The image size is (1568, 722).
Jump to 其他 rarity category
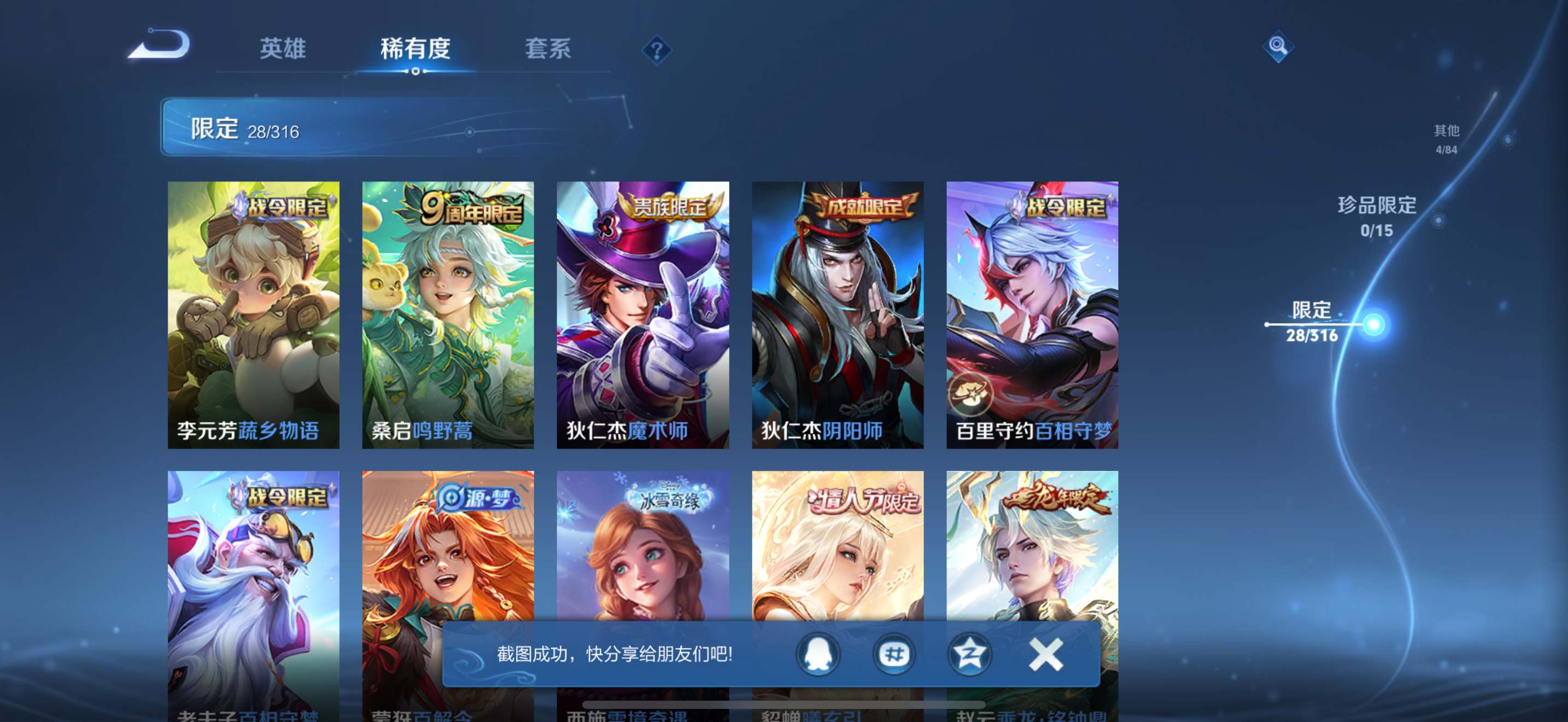point(1446,138)
